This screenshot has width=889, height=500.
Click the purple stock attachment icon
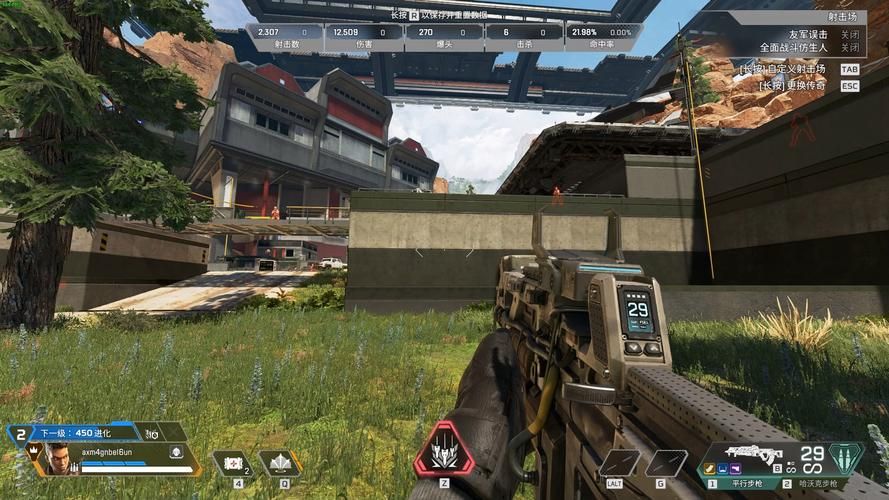(x=734, y=467)
